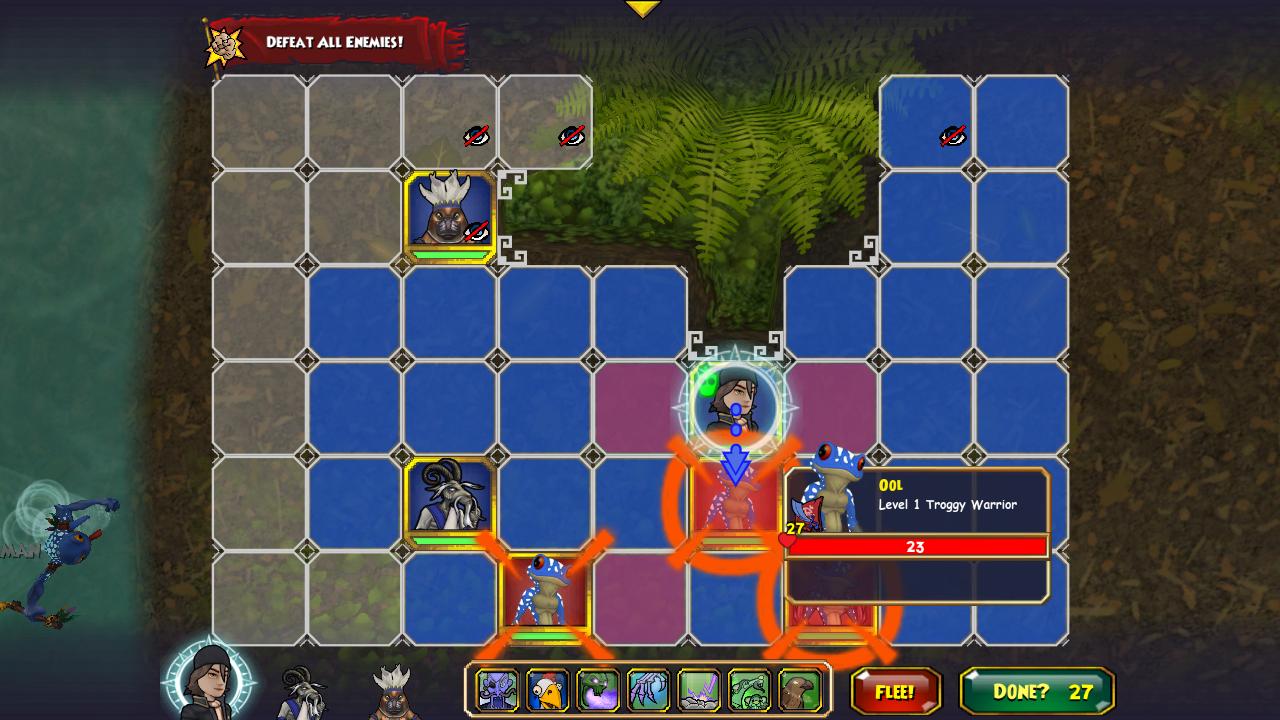
Task: Choose the purple lightning strike ability
Action: point(699,691)
